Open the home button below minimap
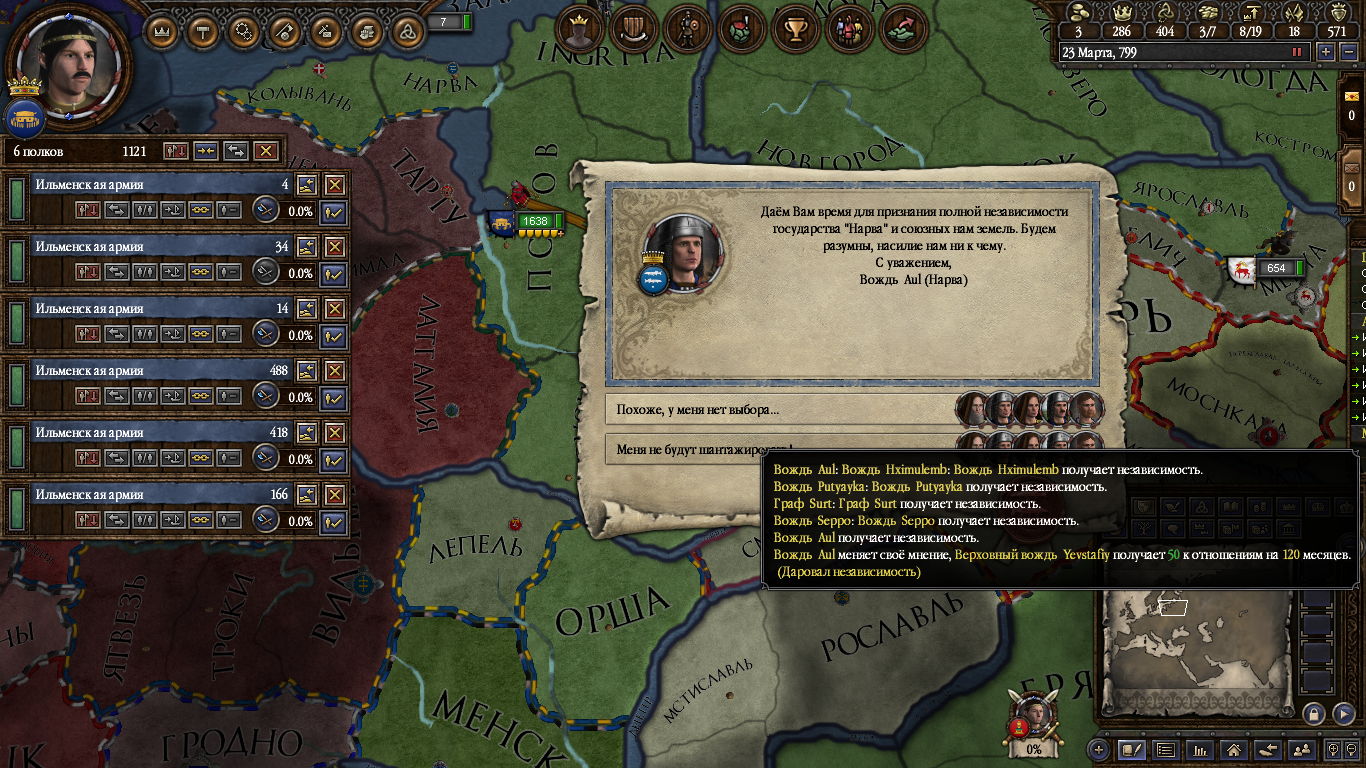This screenshot has width=1366, height=768. 1233,749
